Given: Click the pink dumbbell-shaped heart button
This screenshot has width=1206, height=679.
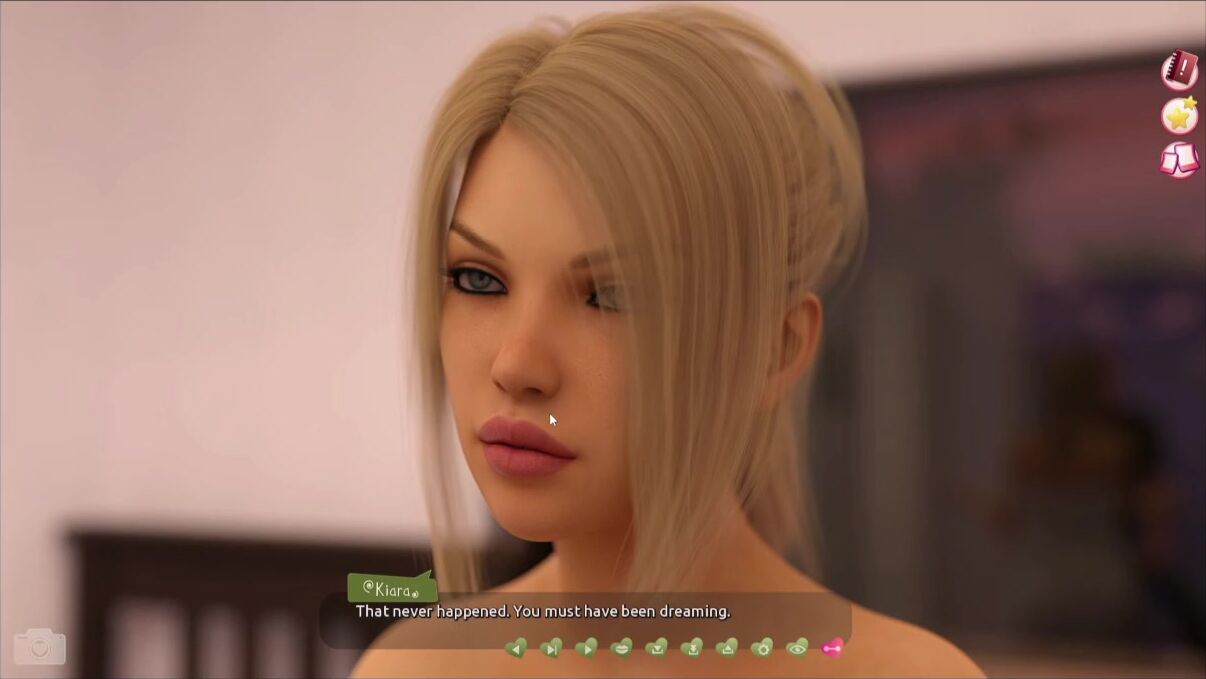Looking at the screenshot, I should pyautogui.click(x=832, y=648).
